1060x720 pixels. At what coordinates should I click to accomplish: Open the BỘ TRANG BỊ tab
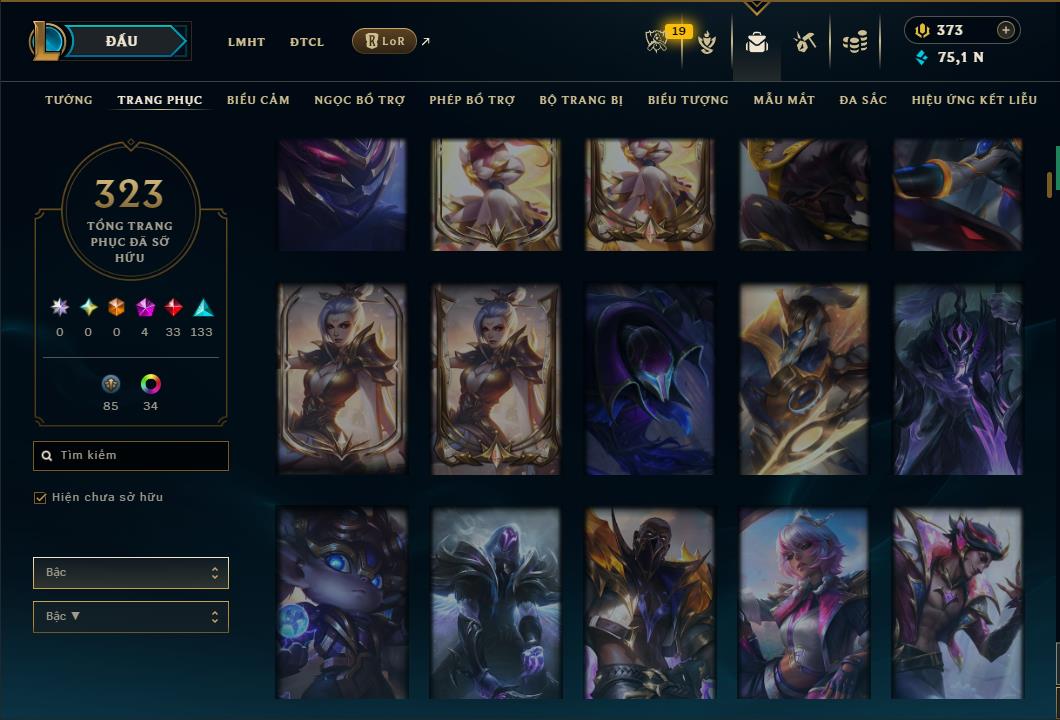(x=581, y=100)
